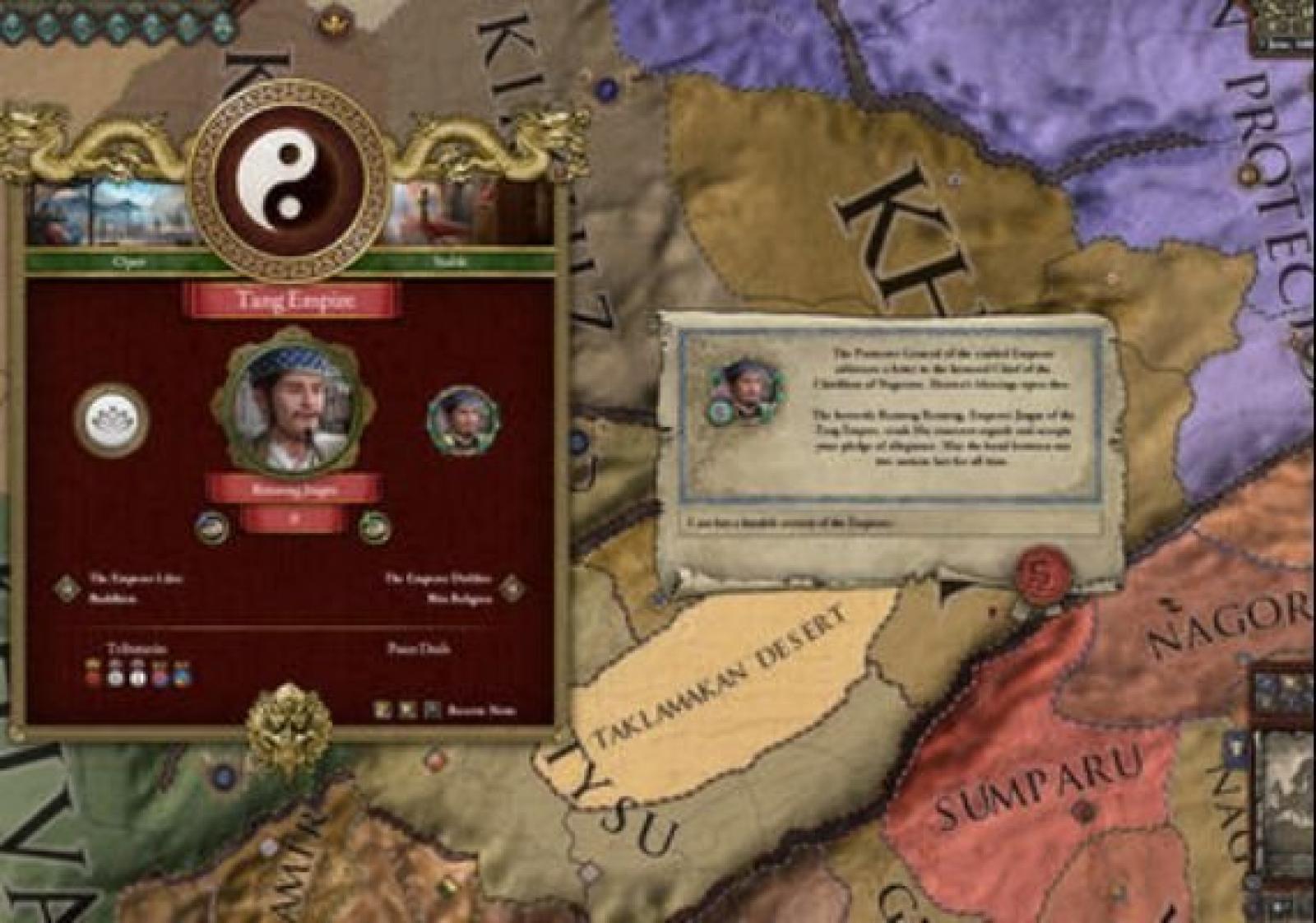Select the first red tributary shield
This screenshot has height=923, width=1316.
click(94, 675)
